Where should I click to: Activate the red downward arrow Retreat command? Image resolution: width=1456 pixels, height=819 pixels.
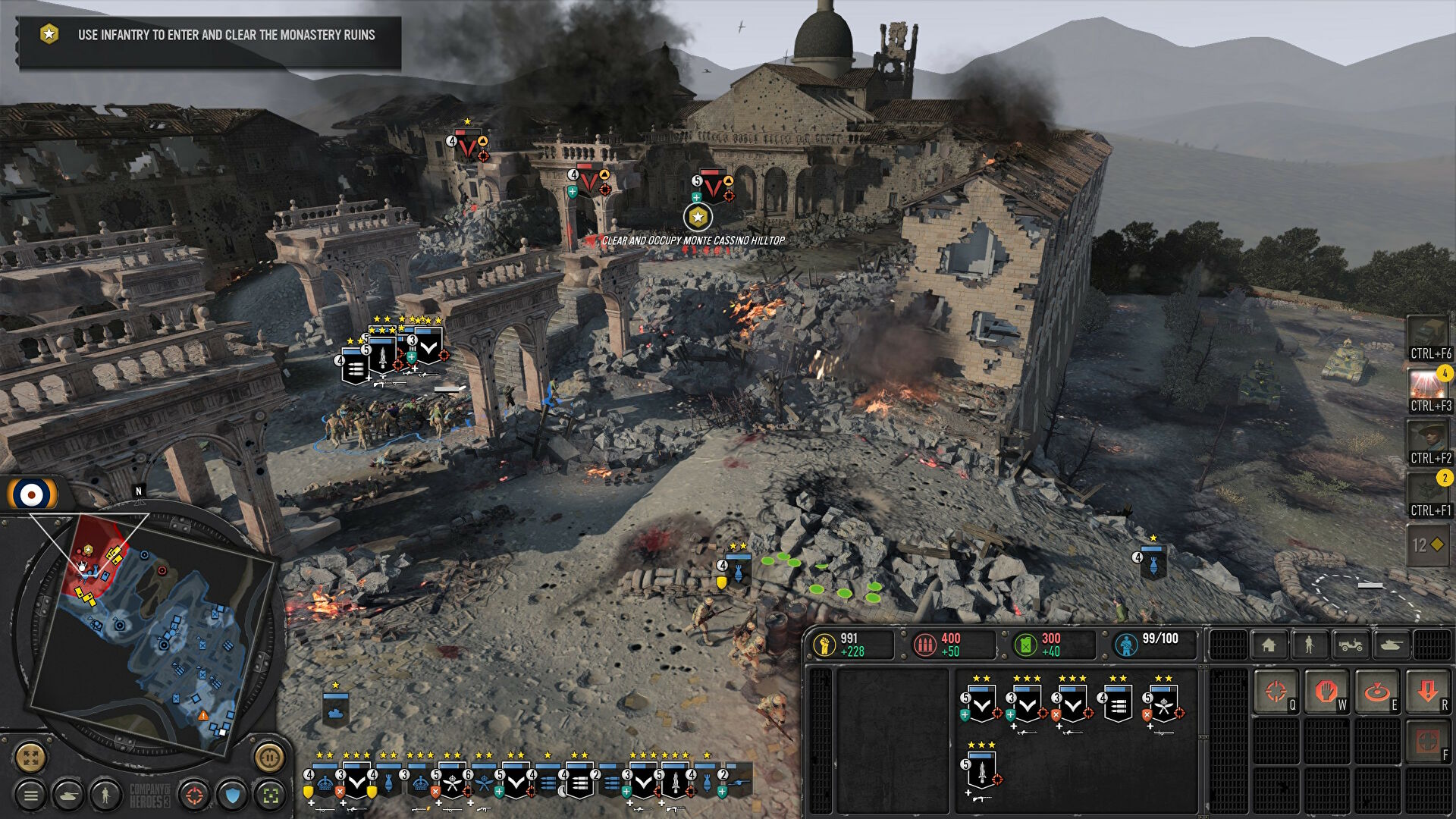1428,692
